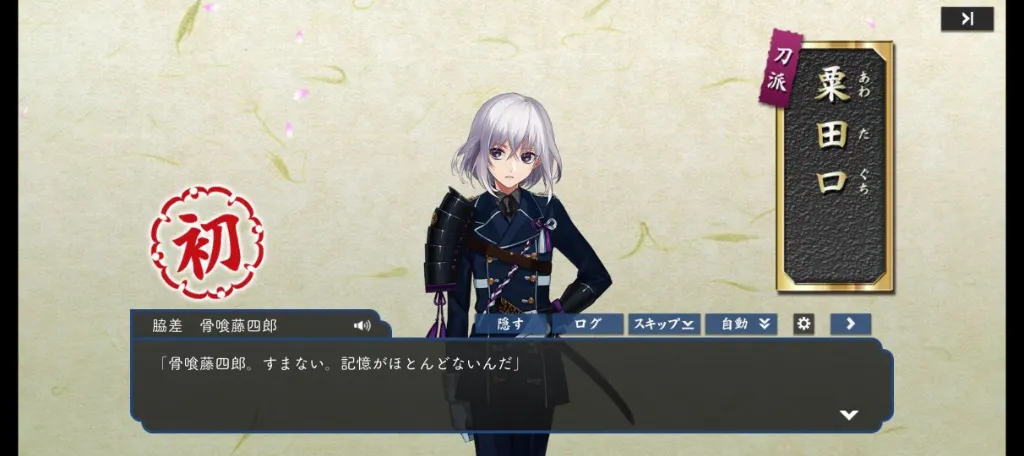Open the ログ dialogue log
The image size is (1024, 456).
point(588,324)
